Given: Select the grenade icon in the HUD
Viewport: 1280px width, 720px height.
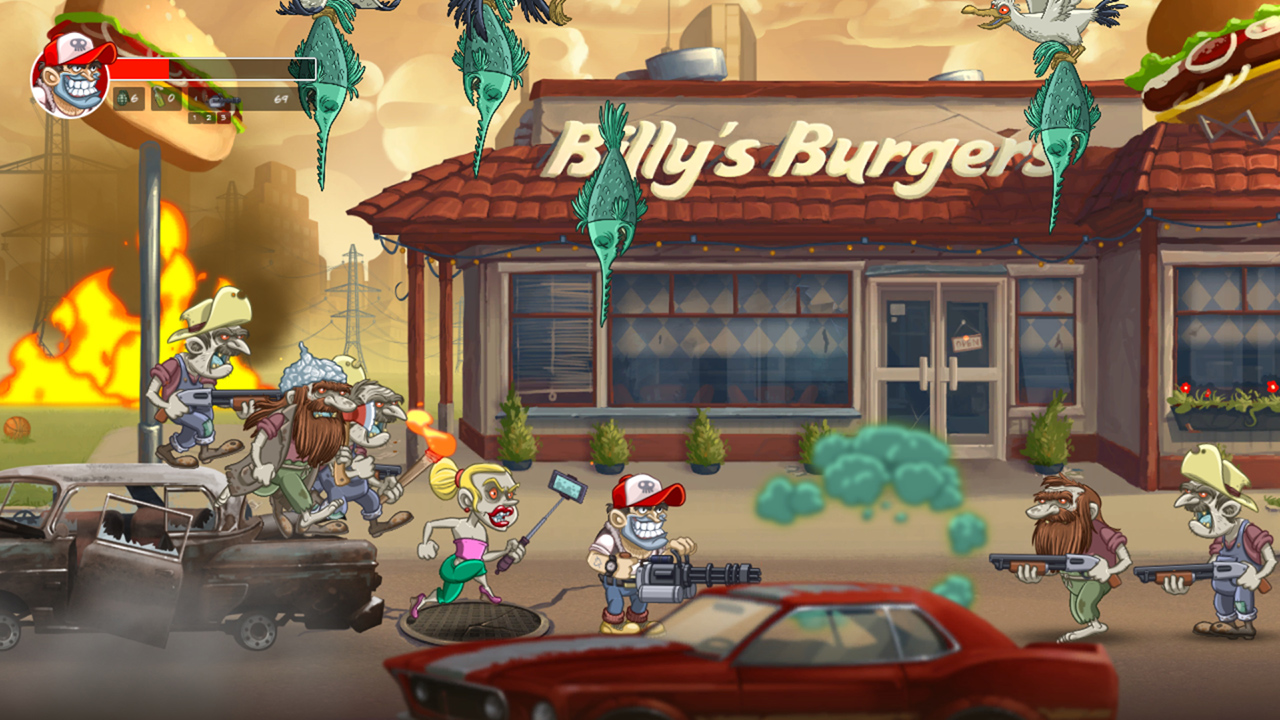Looking at the screenshot, I should point(122,97).
